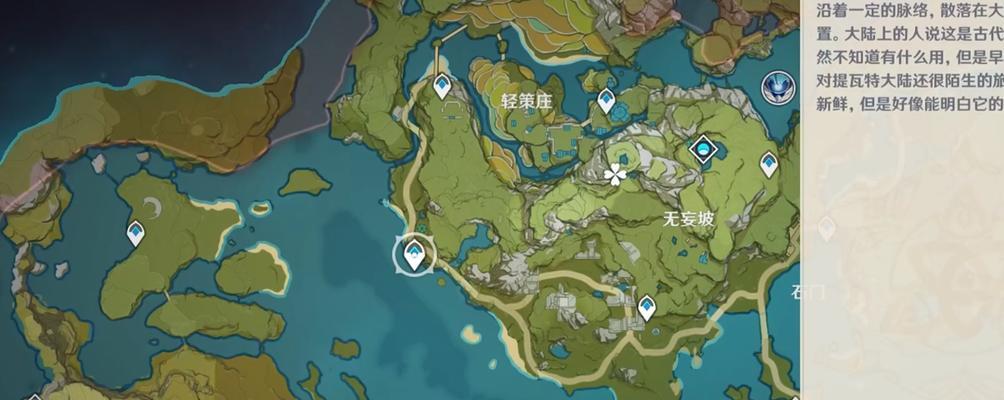Select the Statue of the Seven marker

776,86
